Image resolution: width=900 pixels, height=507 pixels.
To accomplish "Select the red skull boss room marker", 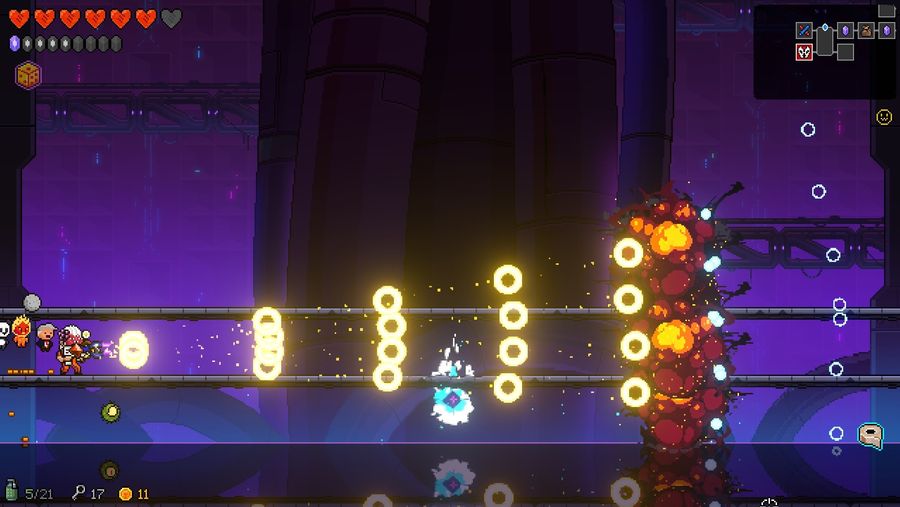I will [804, 52].
